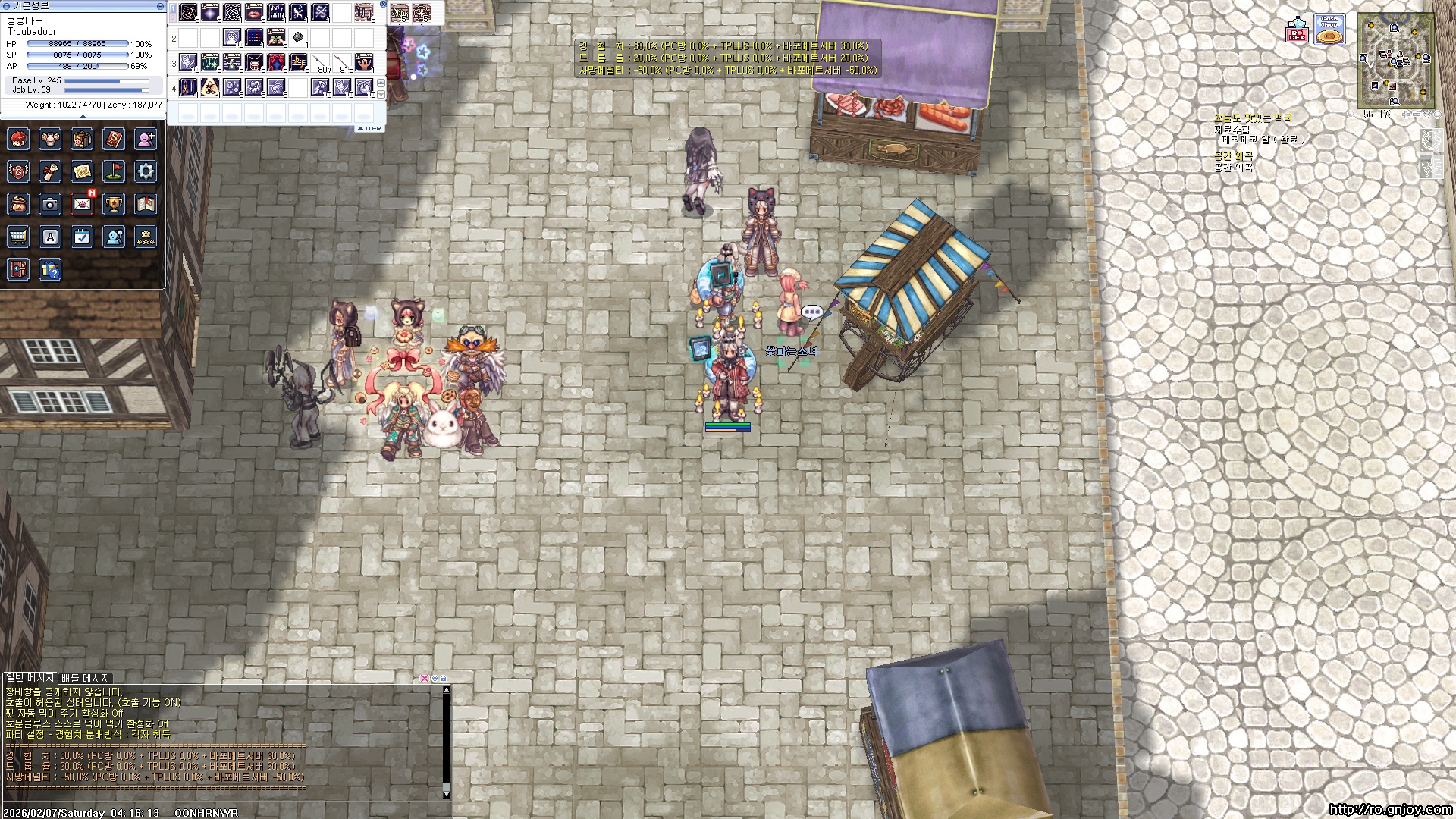Open the red skill book icon
Viewport: 1456px width, 819px height.
click(114, 140)
